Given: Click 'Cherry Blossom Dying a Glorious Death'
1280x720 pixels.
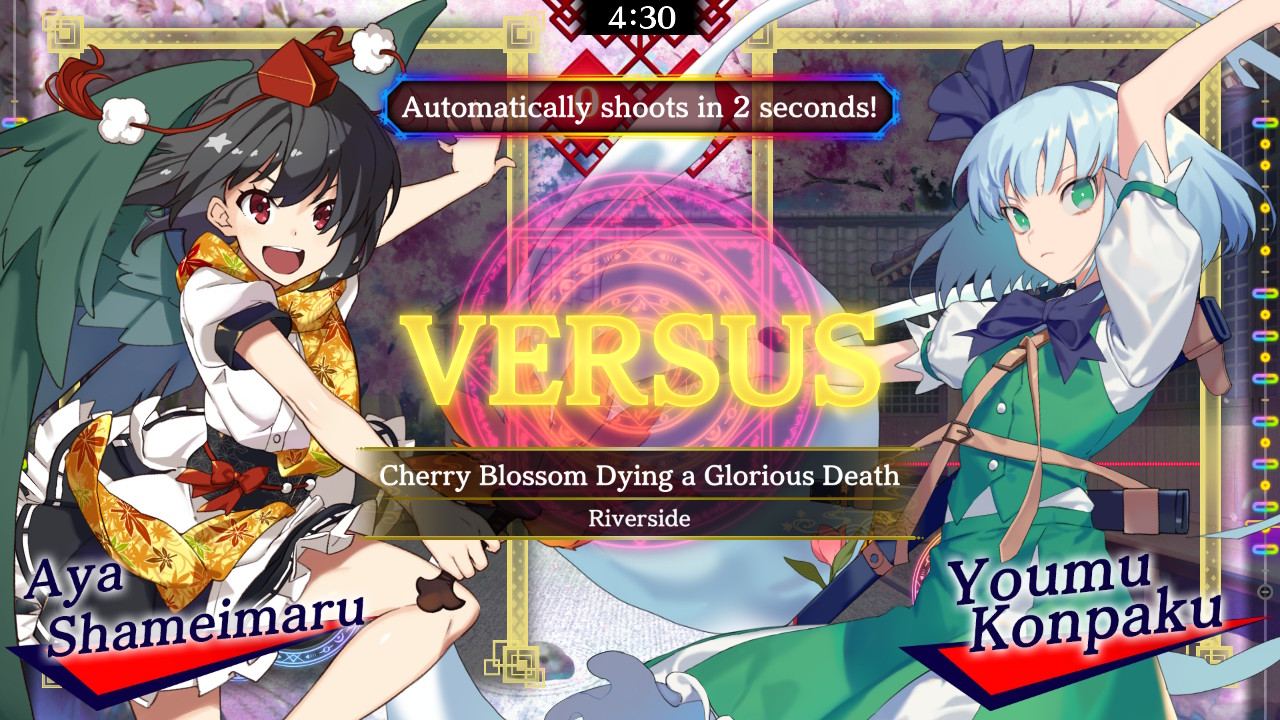Looking at the screenshot, I should pos(640,477).
